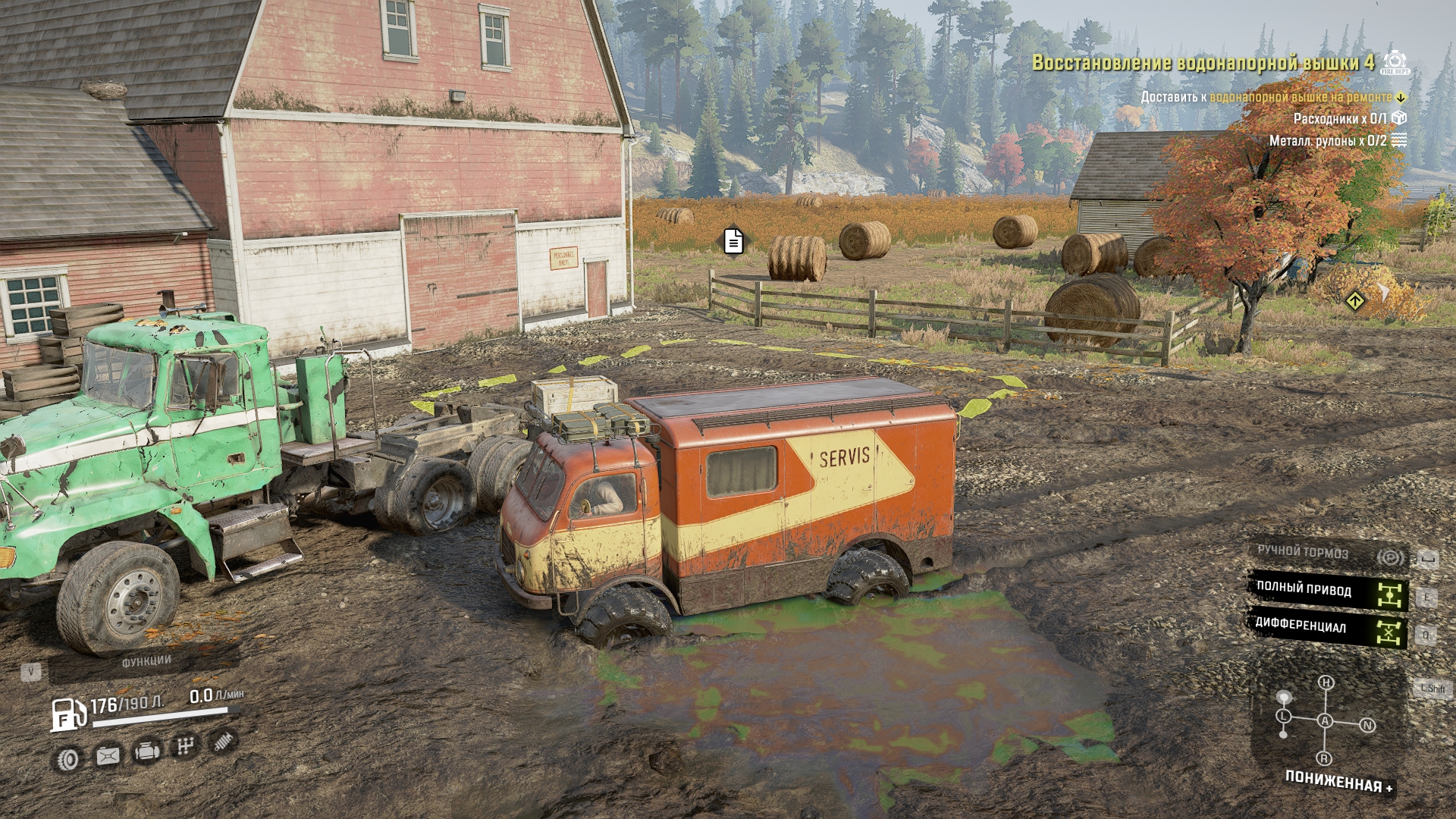Select the Расходники cargo requirement line
The width and height of the screenshot is (1456, 819).
coord(1339,118)
